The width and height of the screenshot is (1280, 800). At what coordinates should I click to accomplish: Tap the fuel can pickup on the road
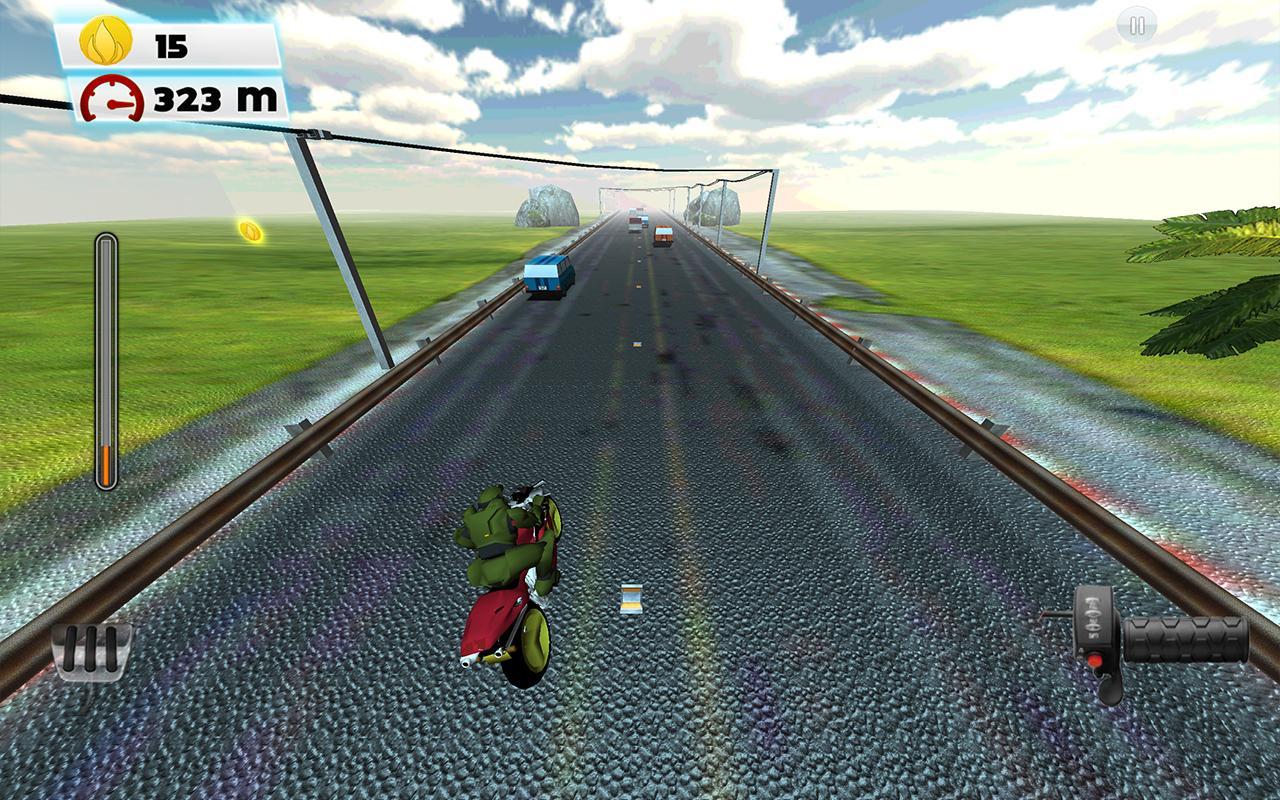[x=631, y=600]
